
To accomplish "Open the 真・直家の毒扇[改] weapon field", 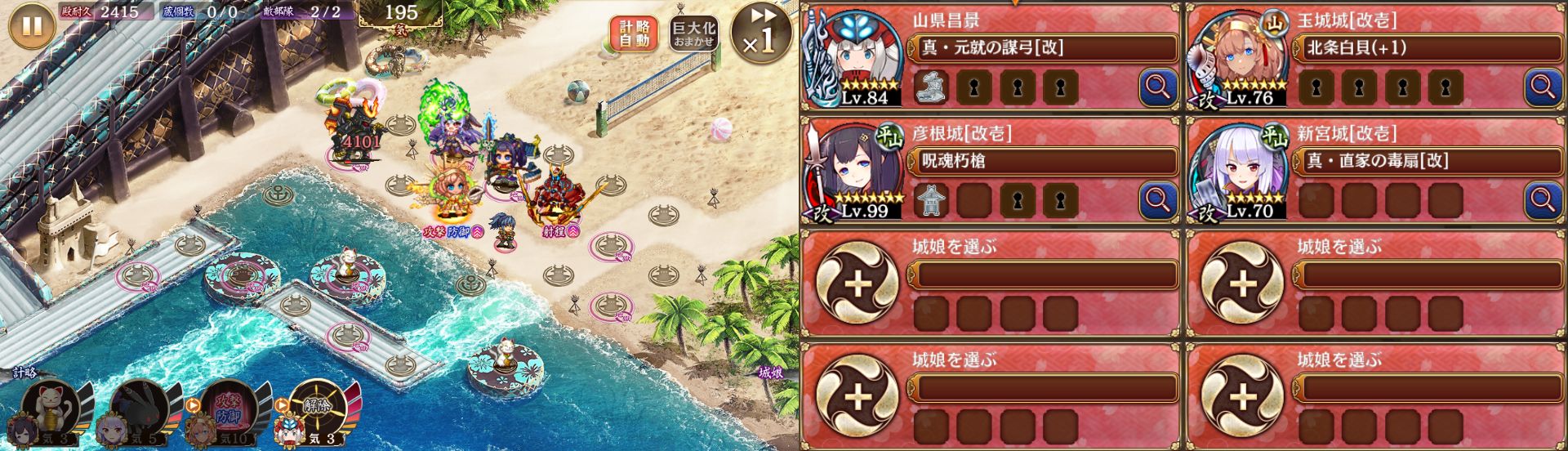I will 1429,162.
